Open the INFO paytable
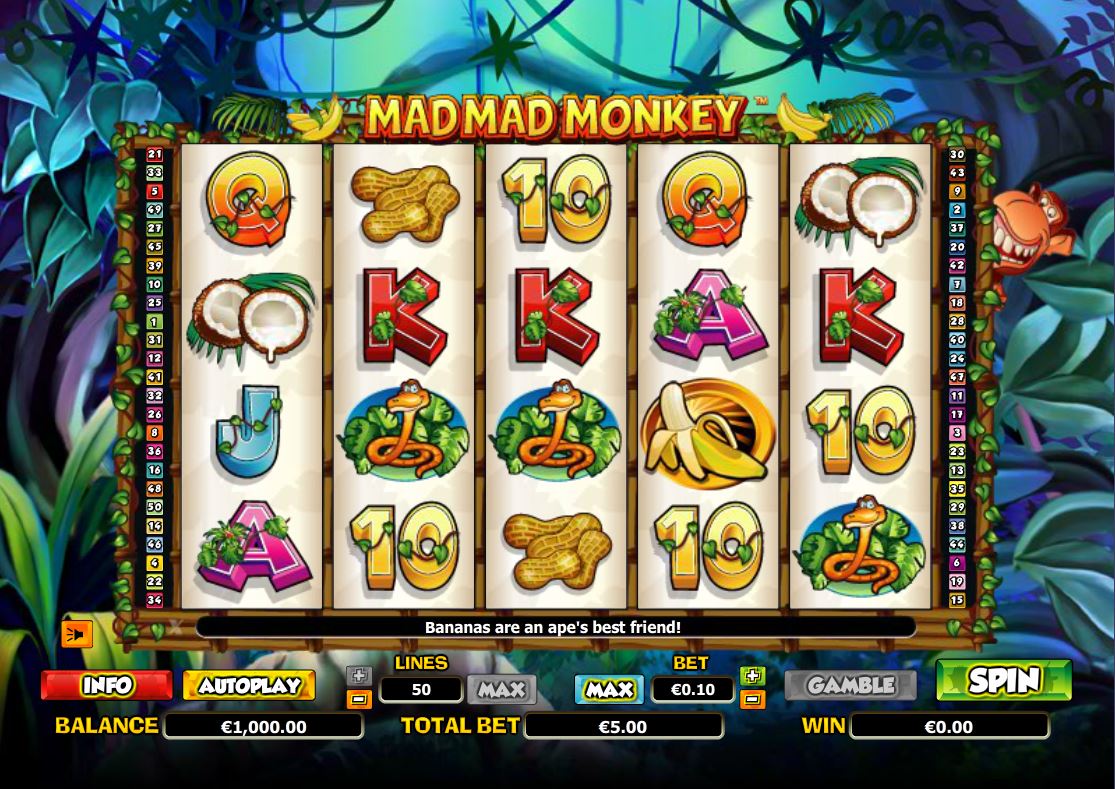This screenshot has width=1115, height=789. tap(106, 685)
